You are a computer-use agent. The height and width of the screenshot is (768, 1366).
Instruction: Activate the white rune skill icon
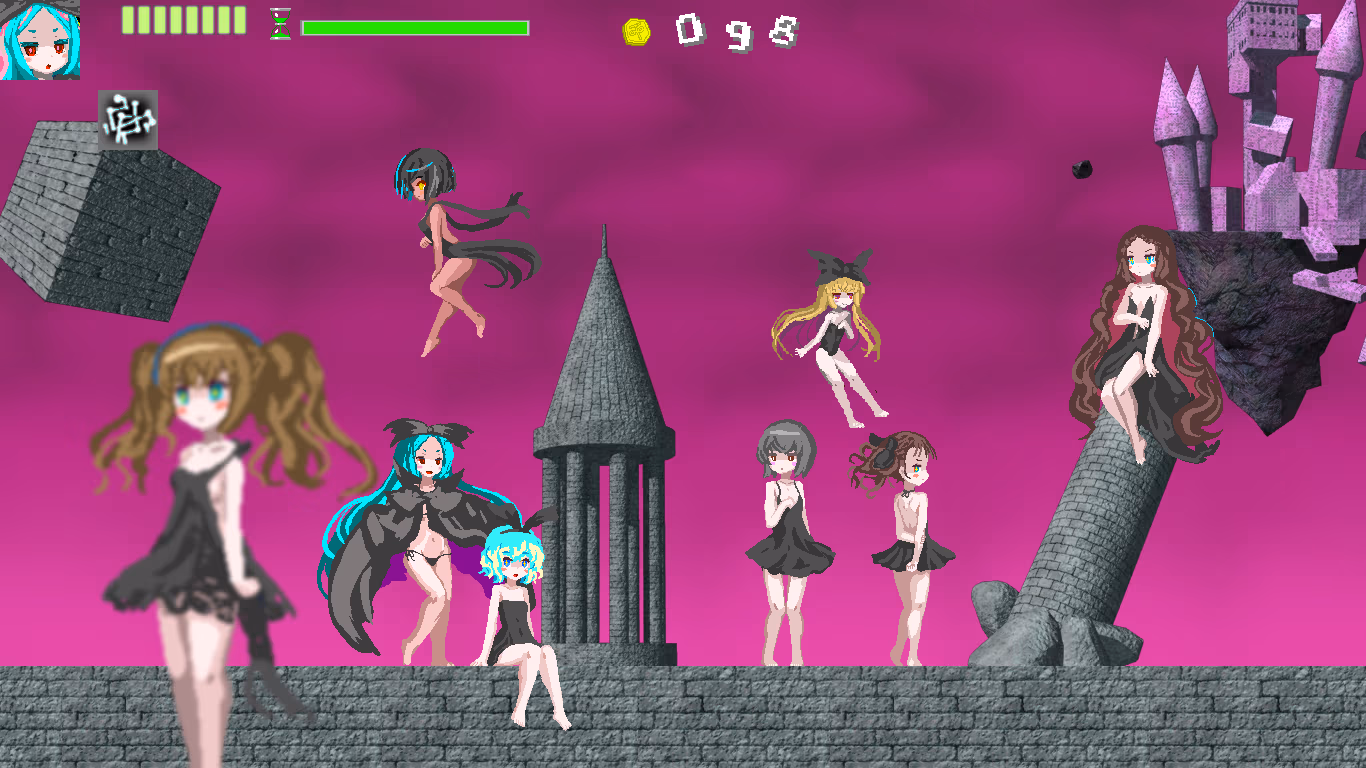tap(128, 120)
